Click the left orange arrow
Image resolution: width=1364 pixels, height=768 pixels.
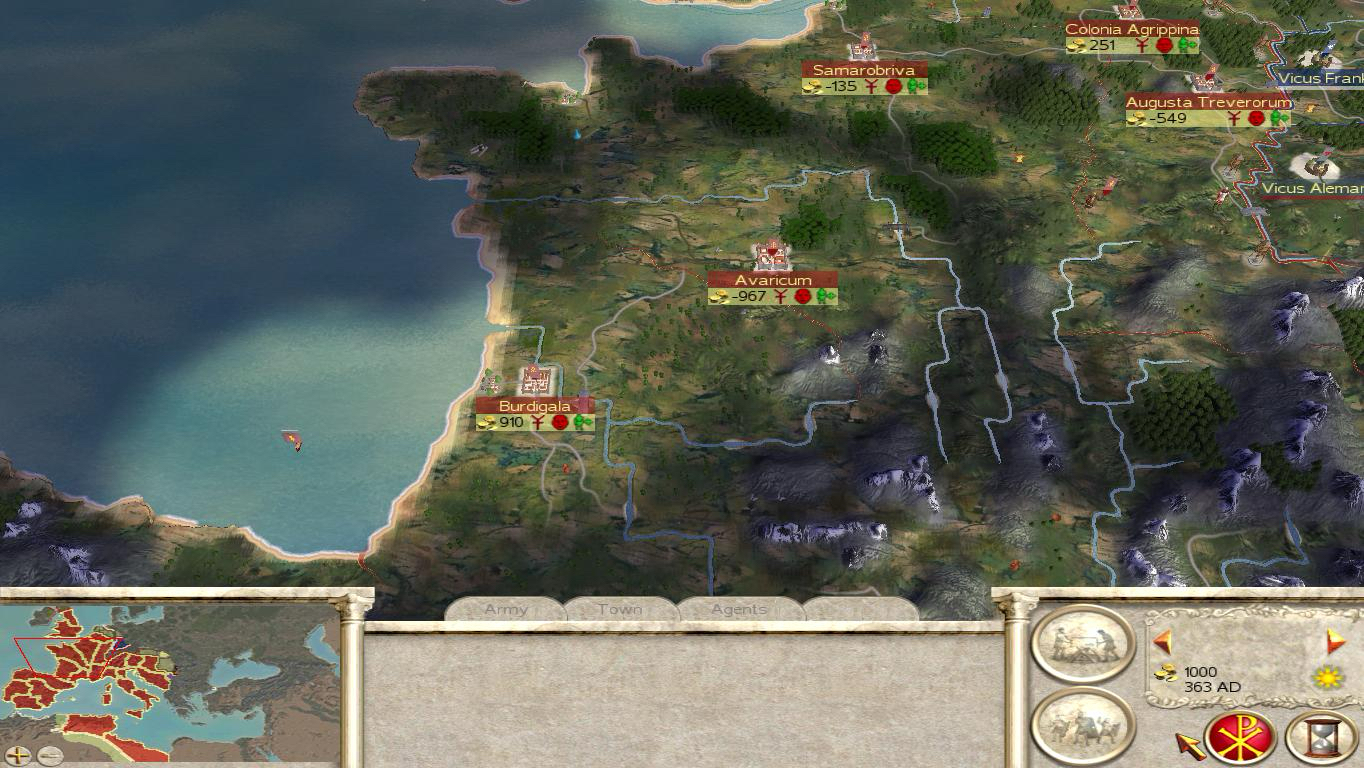coord(1162,641)
